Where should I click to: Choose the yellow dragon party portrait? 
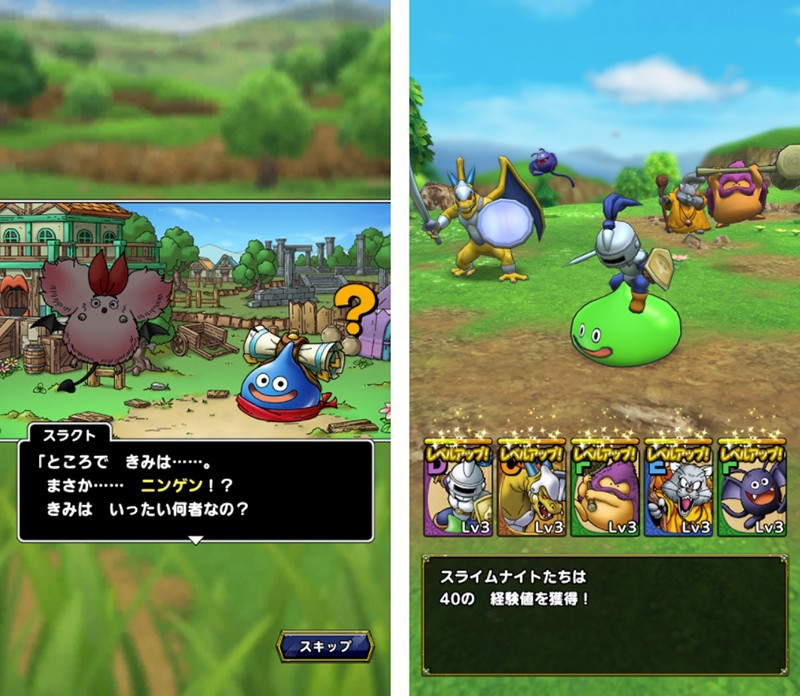click(530, 490)
